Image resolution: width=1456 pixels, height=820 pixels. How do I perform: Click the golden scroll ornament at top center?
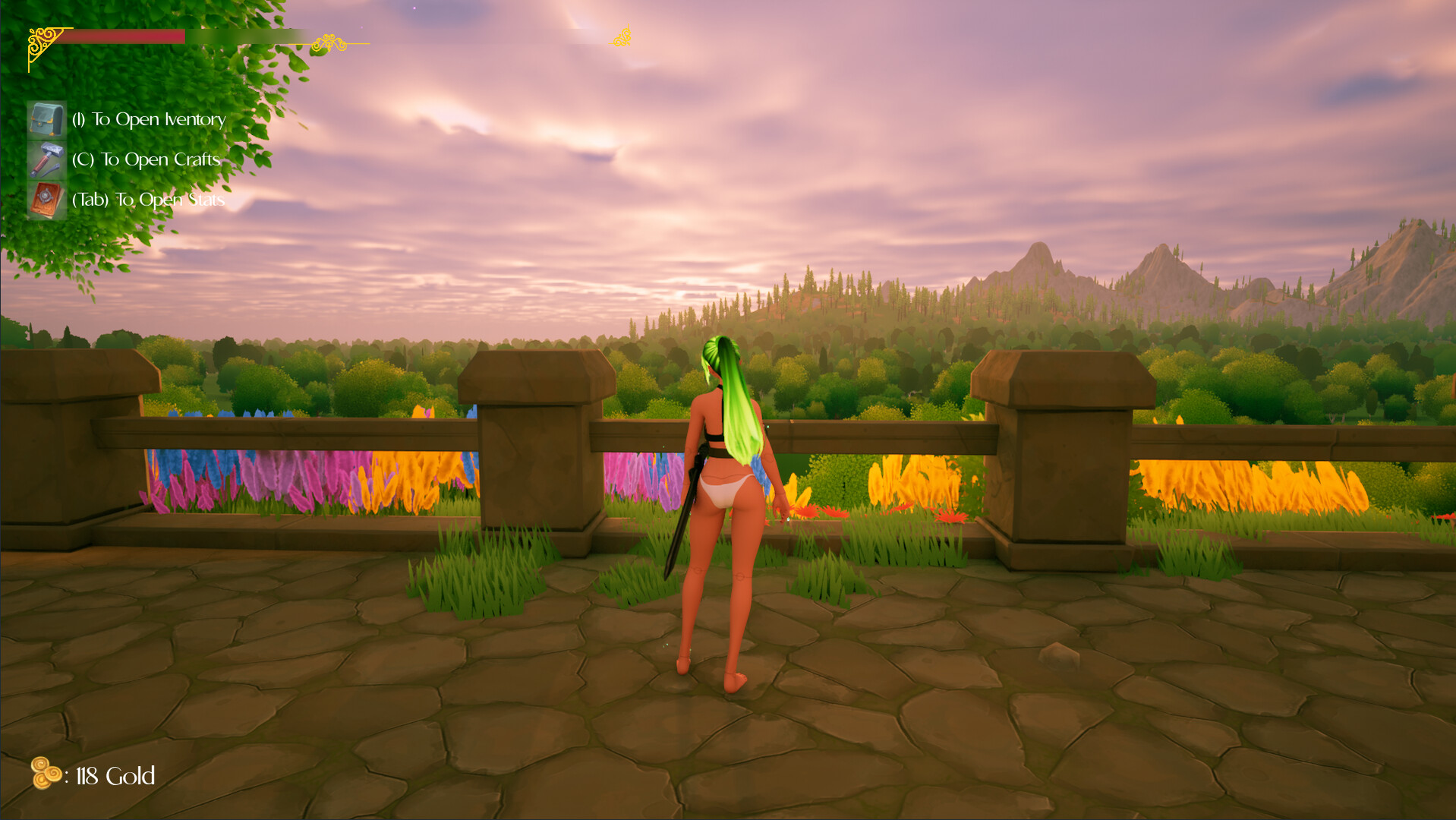[621, 36]
